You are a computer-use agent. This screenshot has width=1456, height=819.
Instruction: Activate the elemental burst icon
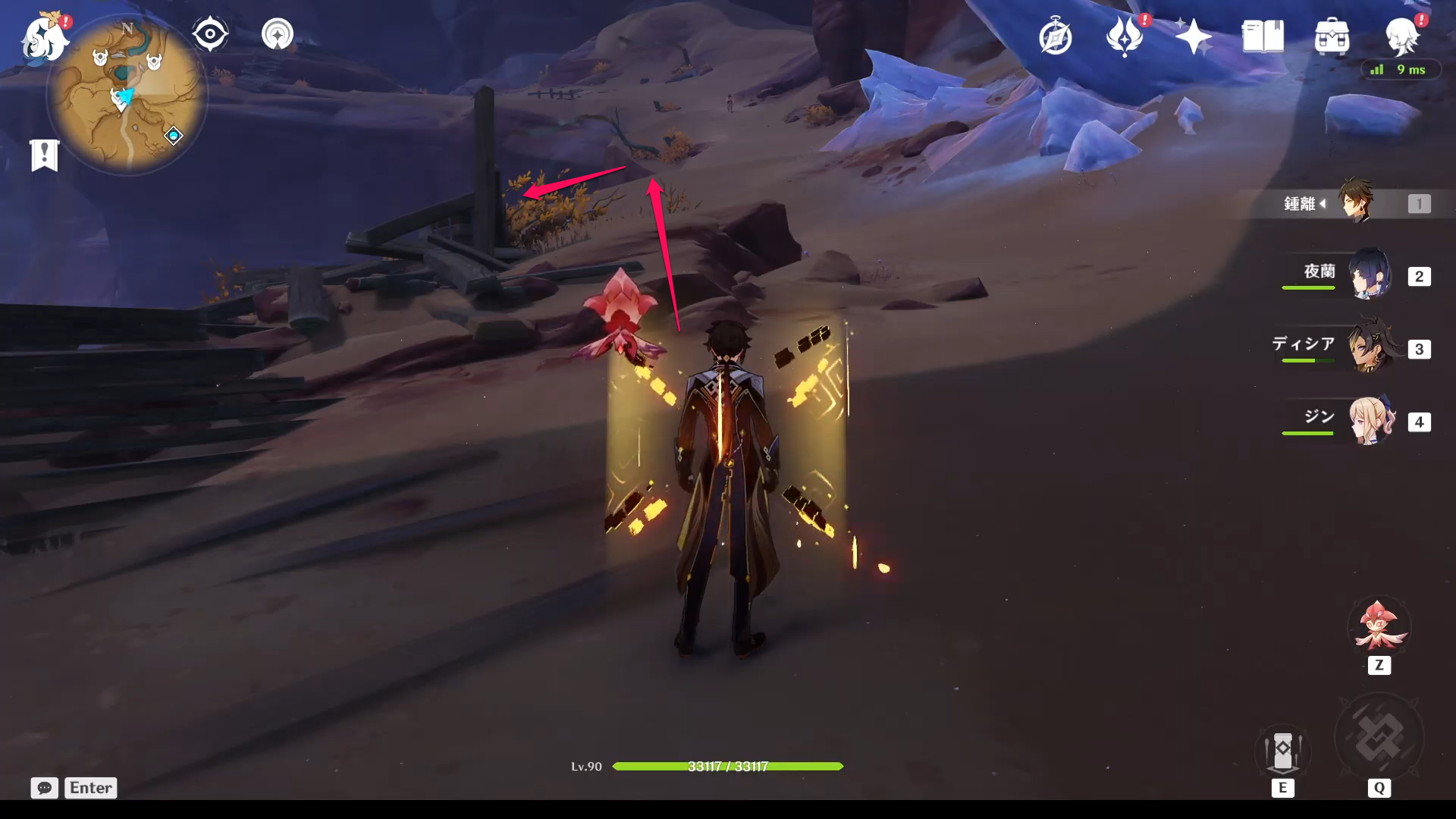pyautogui.click(x=1379, y=739)
